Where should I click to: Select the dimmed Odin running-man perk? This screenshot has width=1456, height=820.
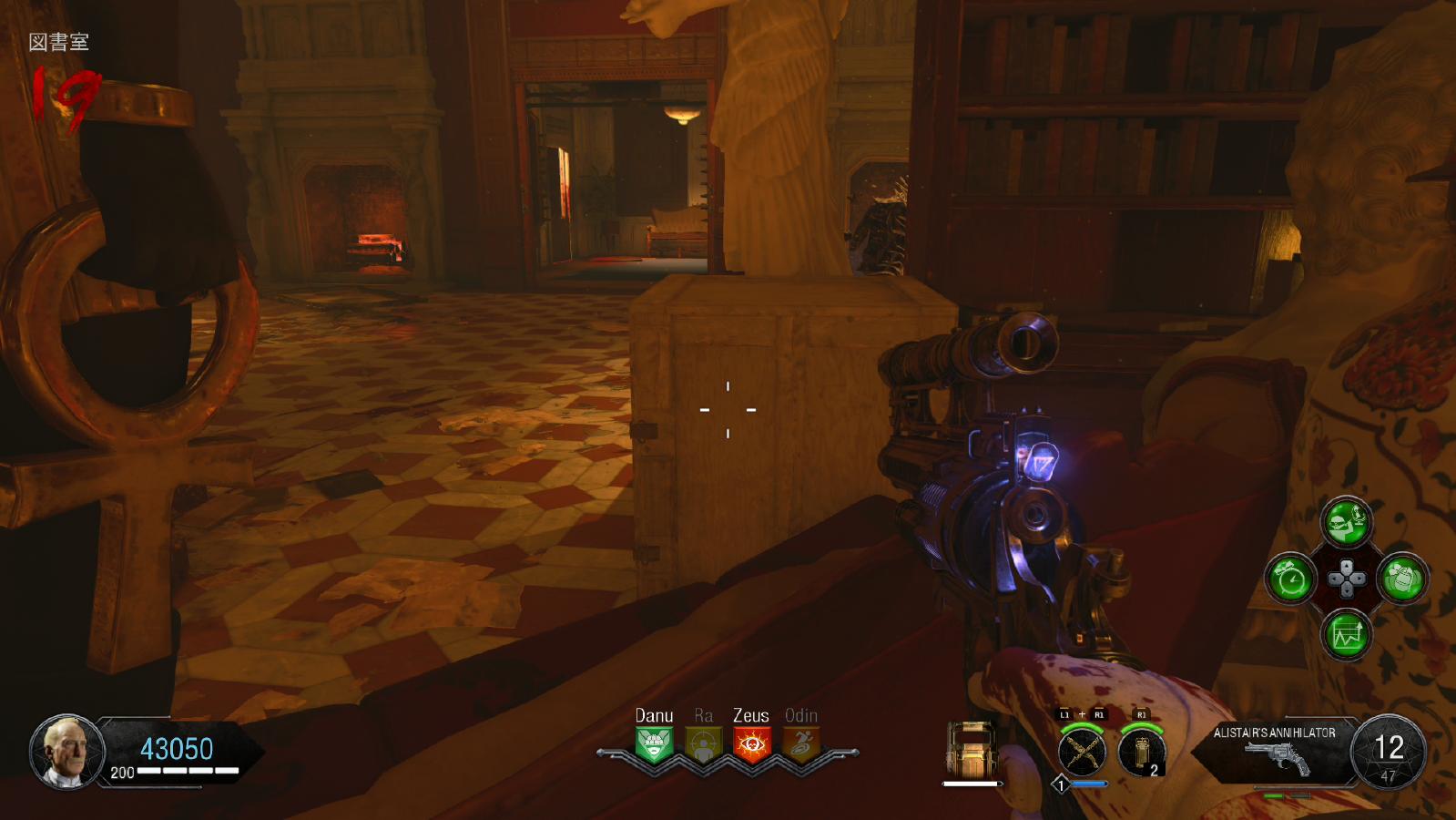point(800,744)
